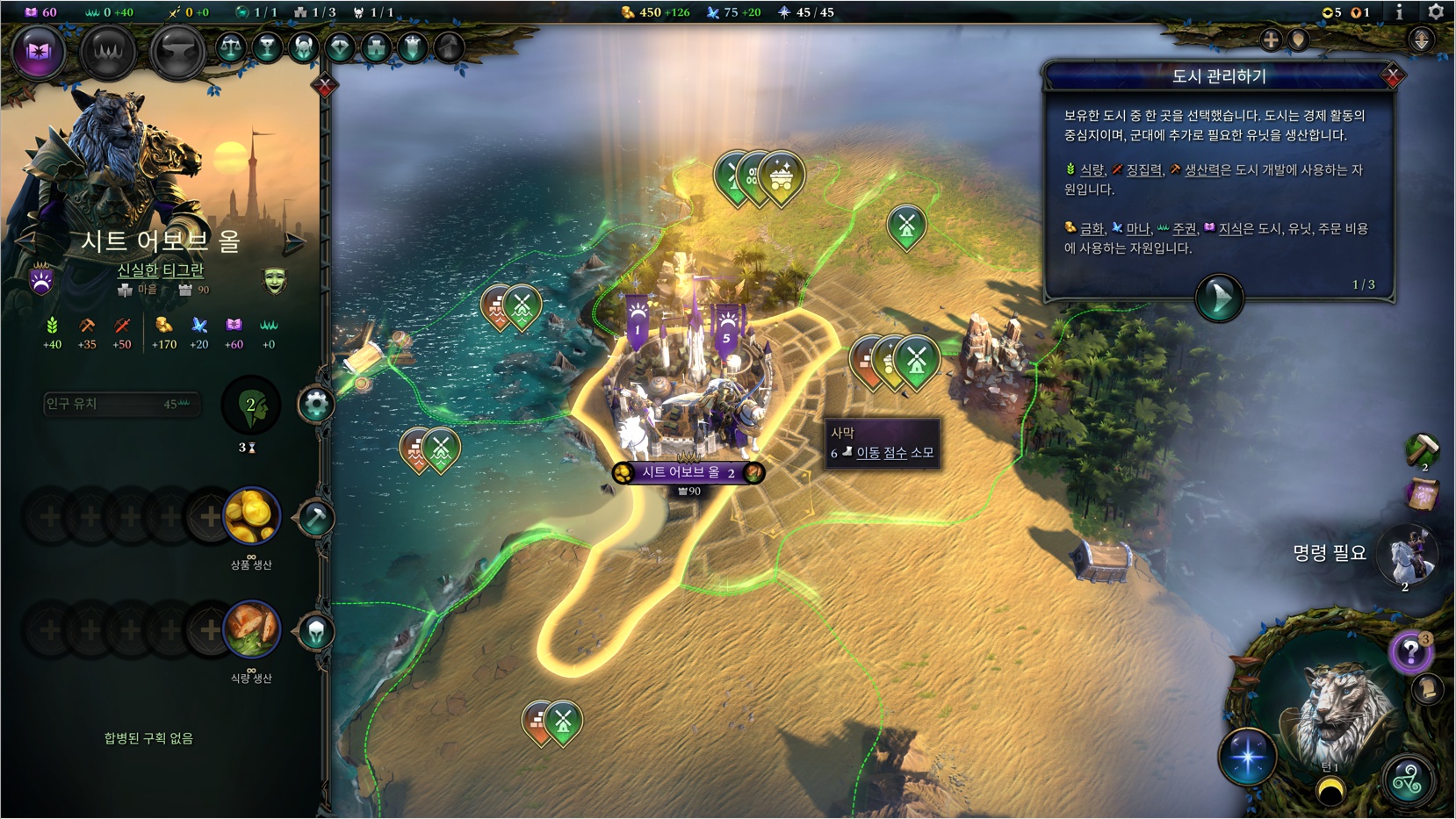Select the food production item
This screenshot has width=1456, height=819.
pyautogui.click(x=252, y=629)
